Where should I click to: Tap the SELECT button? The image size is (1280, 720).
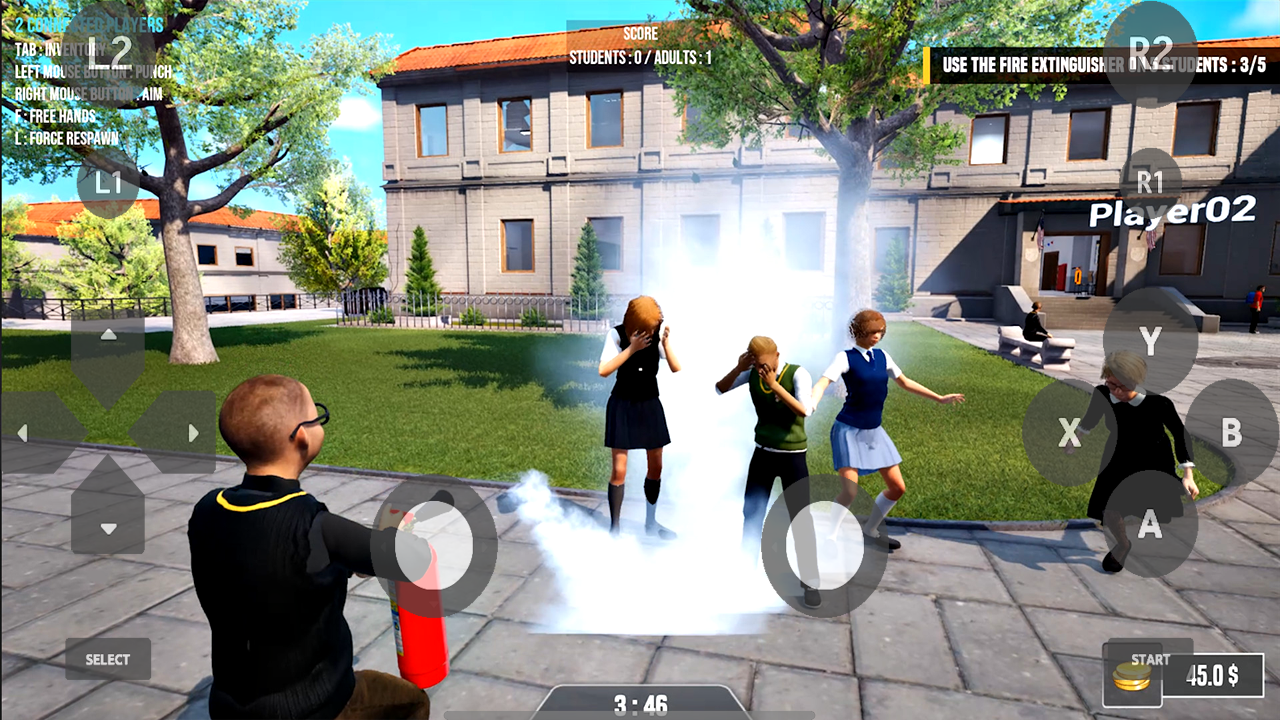[x=107, y=659]
